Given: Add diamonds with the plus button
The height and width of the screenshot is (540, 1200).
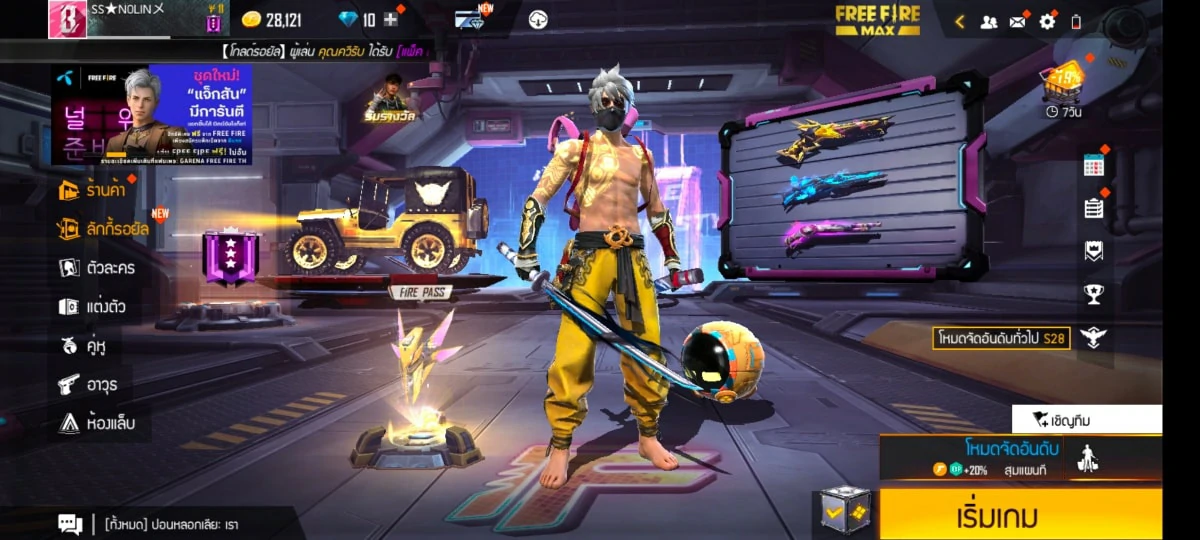Looking at the screenshot, I should point(391,20).
